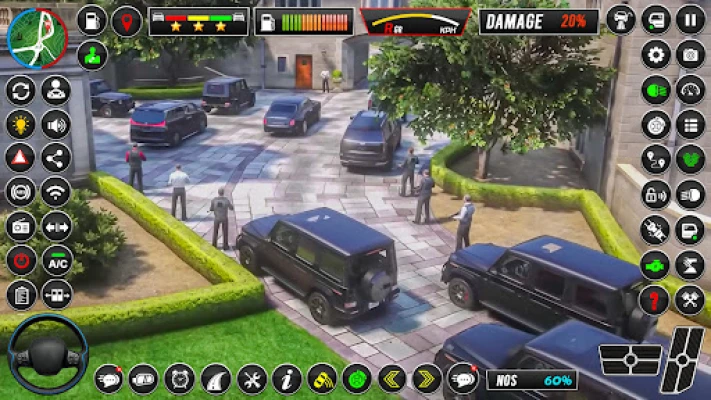Image resolution: width=711 pixels, height=400 pixels.
Task: Tap the circular minimap
Action: [37, 37]
